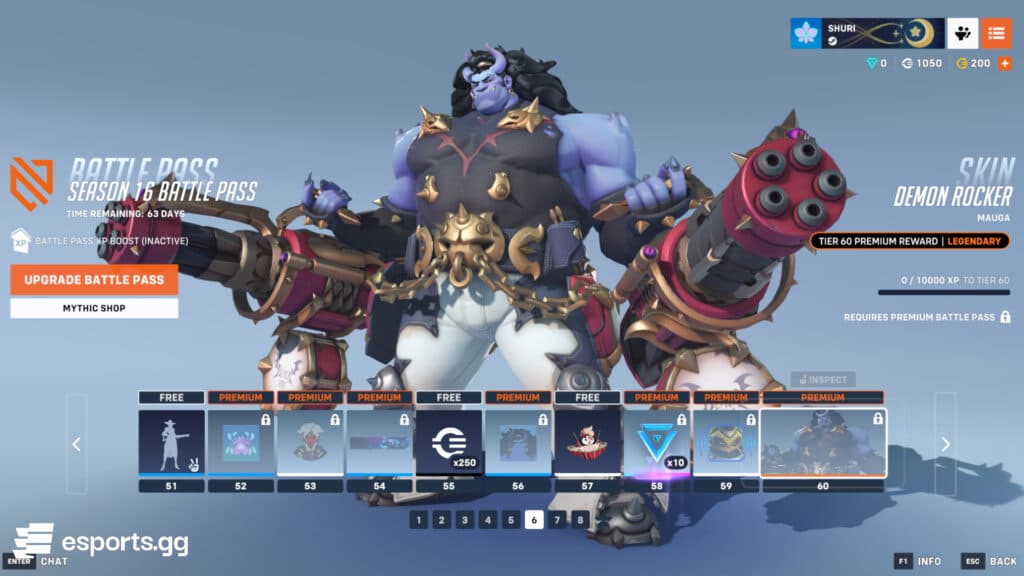Viewport: 1024px width, 576px height.
Task: Click the Upgrade Battle Pass button
Action: (94, 280)
